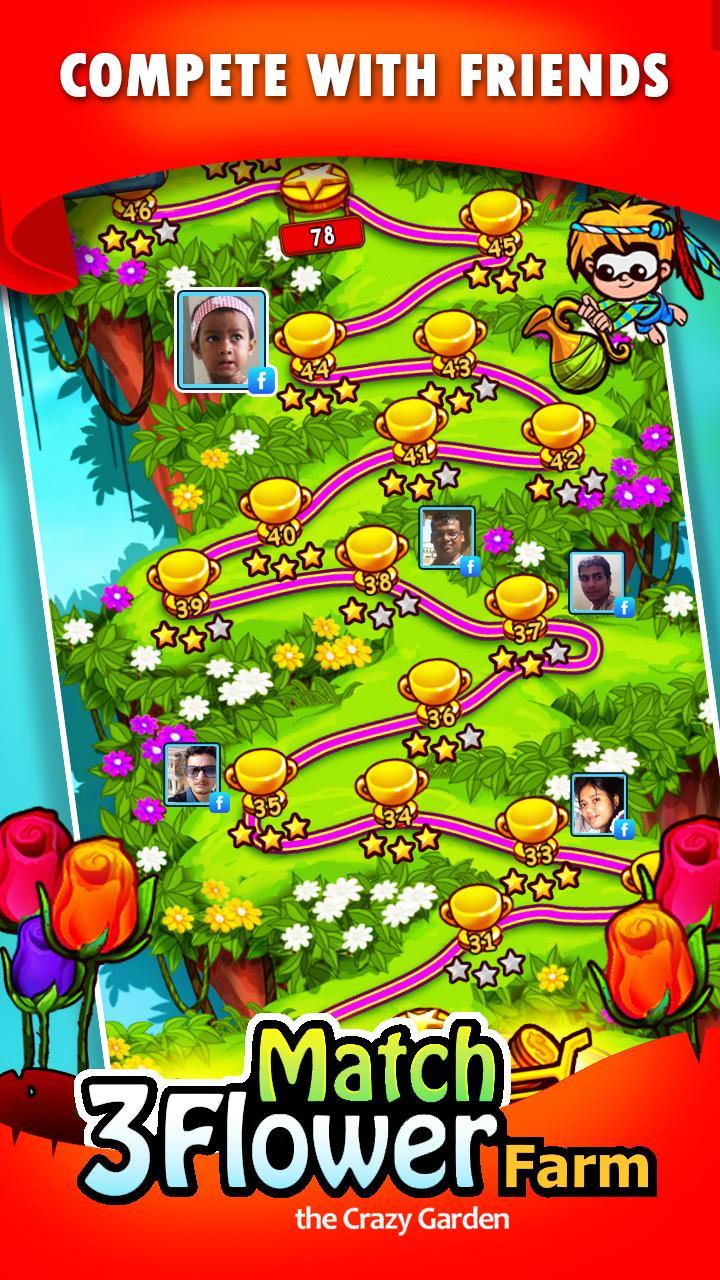720x1280 pixels.
Task: Start level 31 with grey stars
Action: point(479,915)
